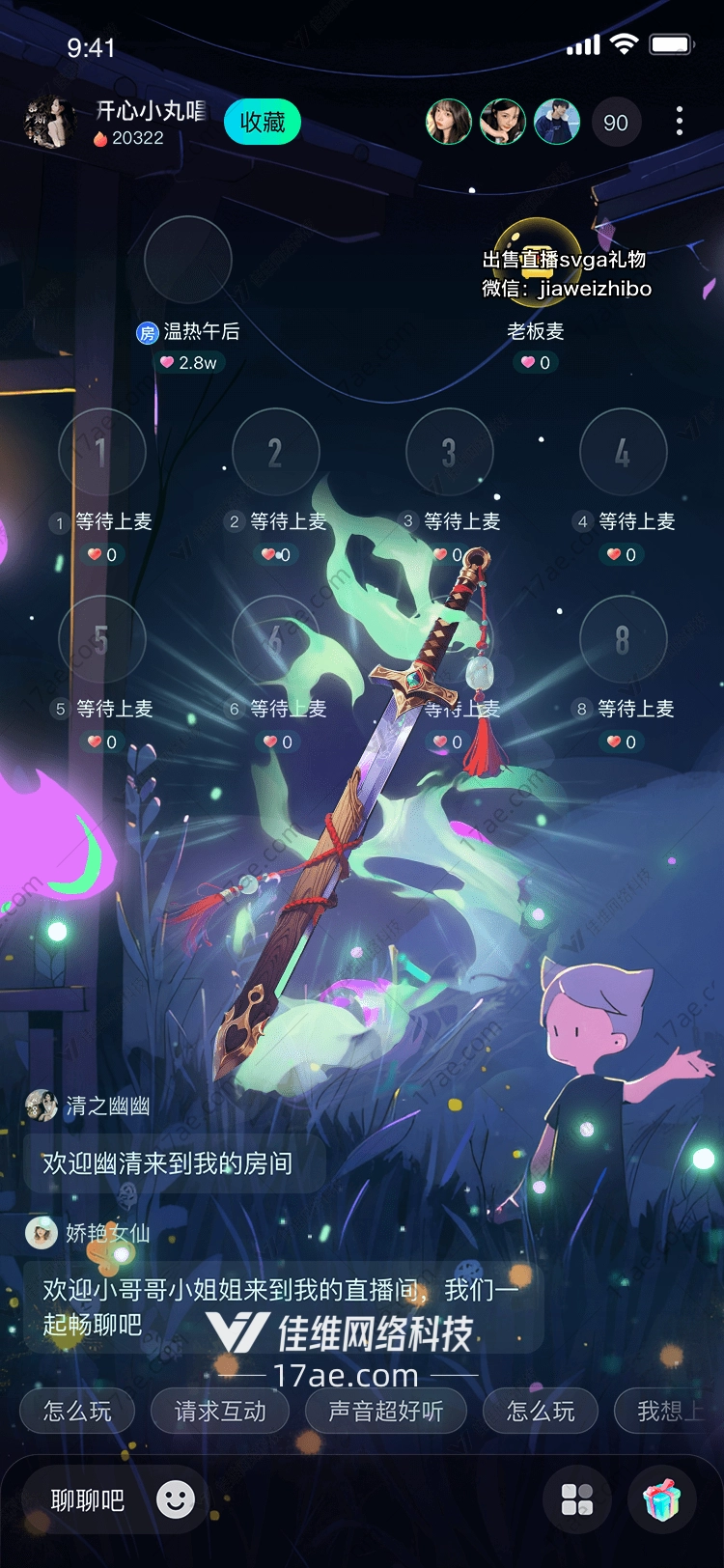This screenshot has height=1568, width=724.
Task: Join mic seat number 8
Action: point(623,639)
